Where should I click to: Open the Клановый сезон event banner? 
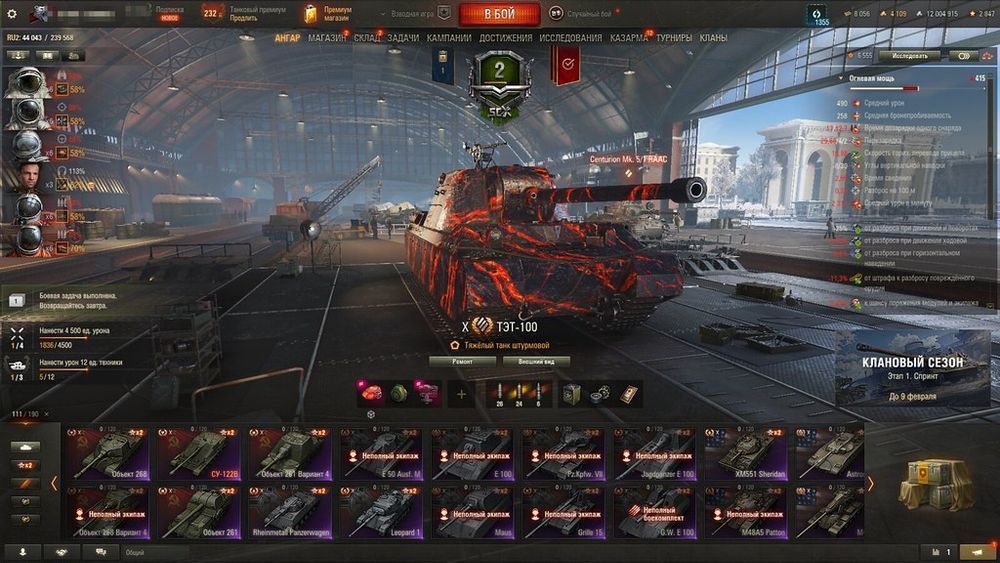click(x=913, y=369)
